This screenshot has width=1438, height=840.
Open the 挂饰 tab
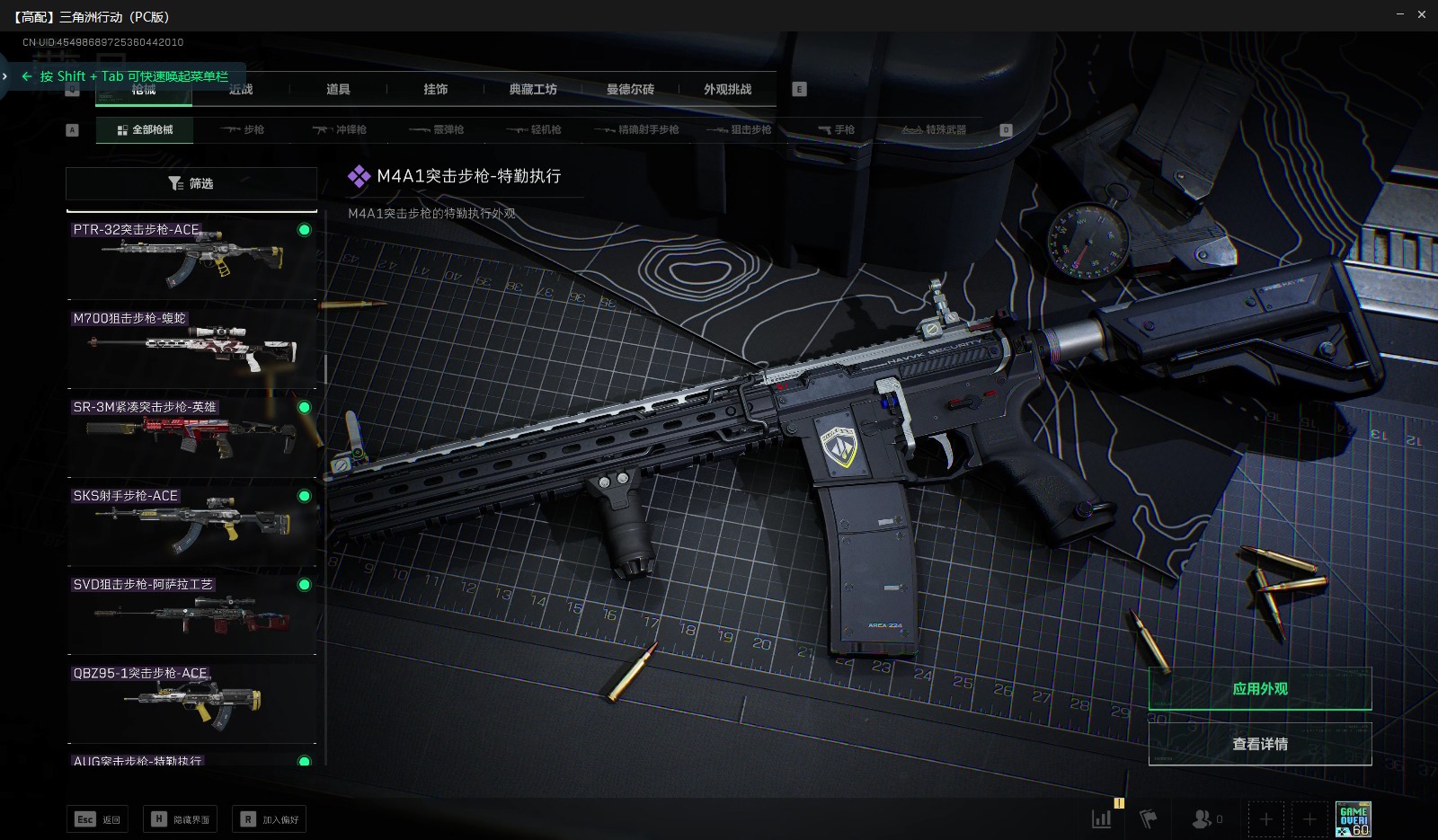[436, 89]
